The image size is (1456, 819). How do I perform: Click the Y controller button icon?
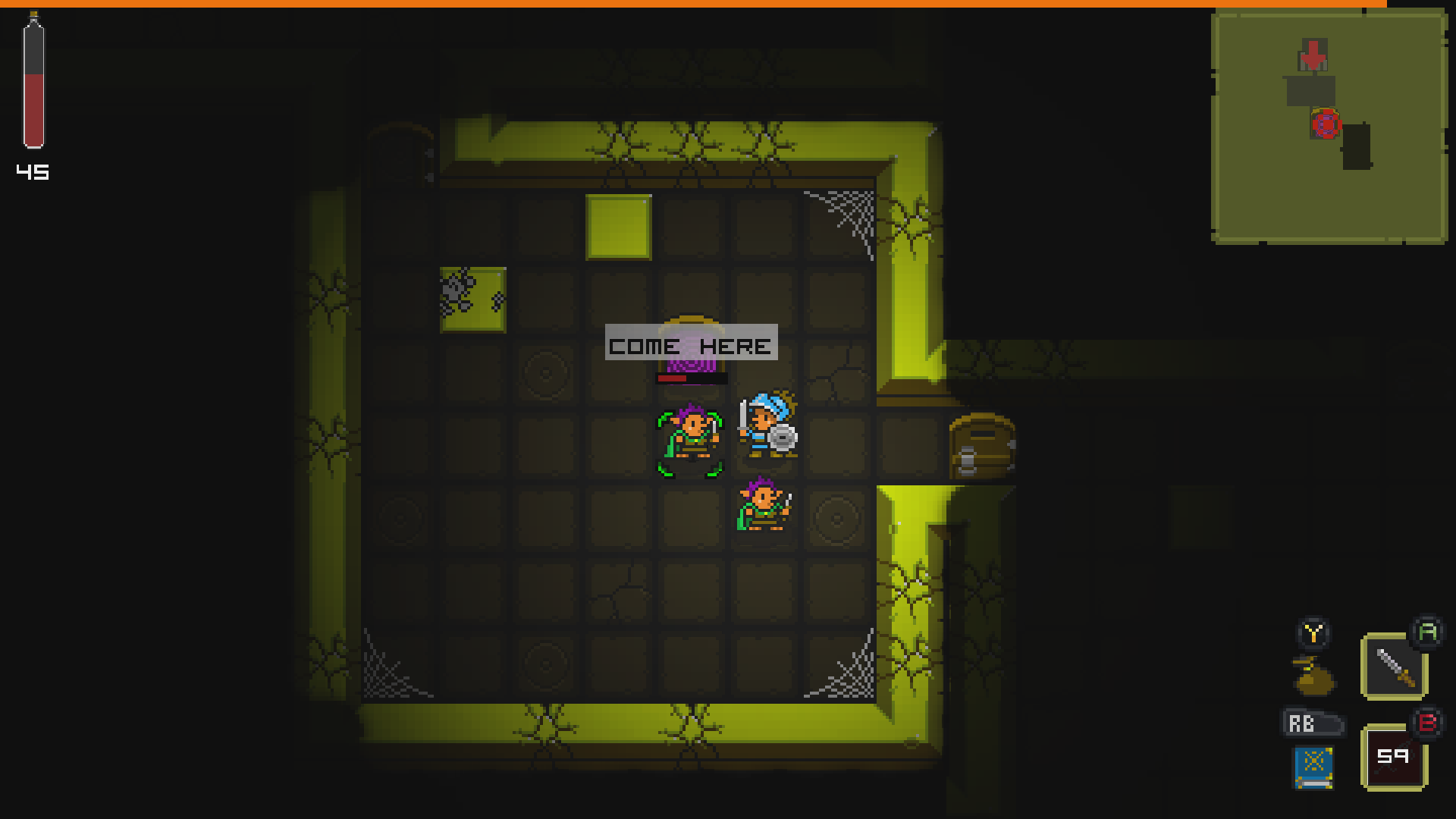point(1314,631)
